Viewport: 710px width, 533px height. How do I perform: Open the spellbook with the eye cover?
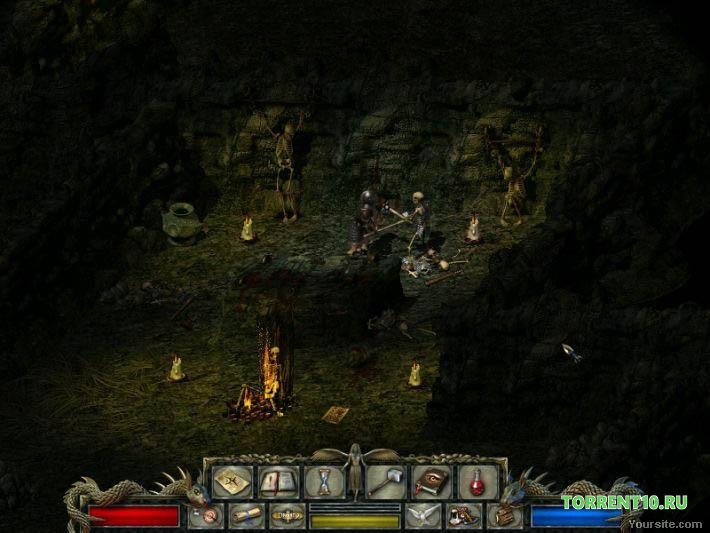point(432,482)
